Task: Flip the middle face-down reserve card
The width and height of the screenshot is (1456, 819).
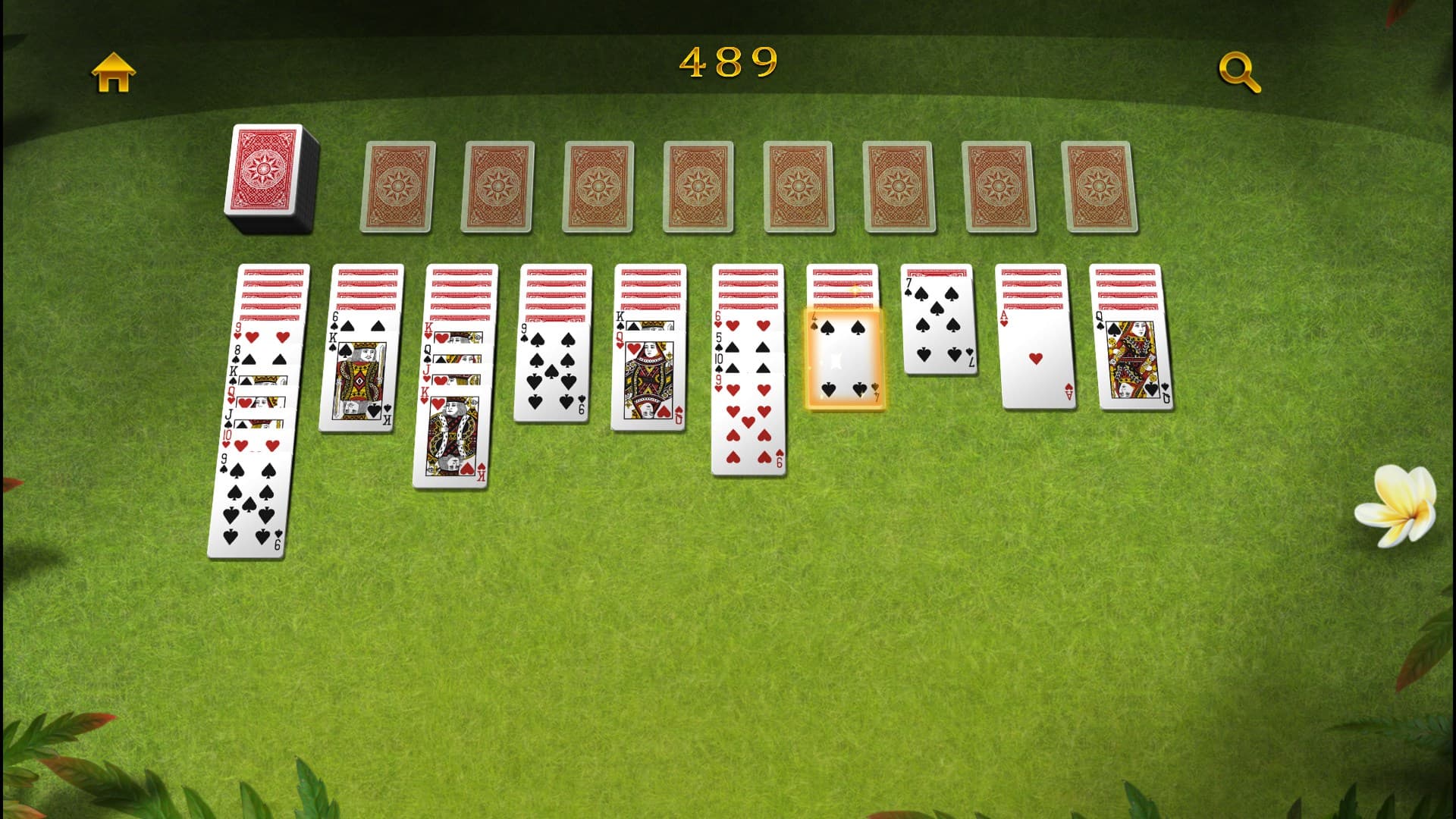Action: coord(798,186)
